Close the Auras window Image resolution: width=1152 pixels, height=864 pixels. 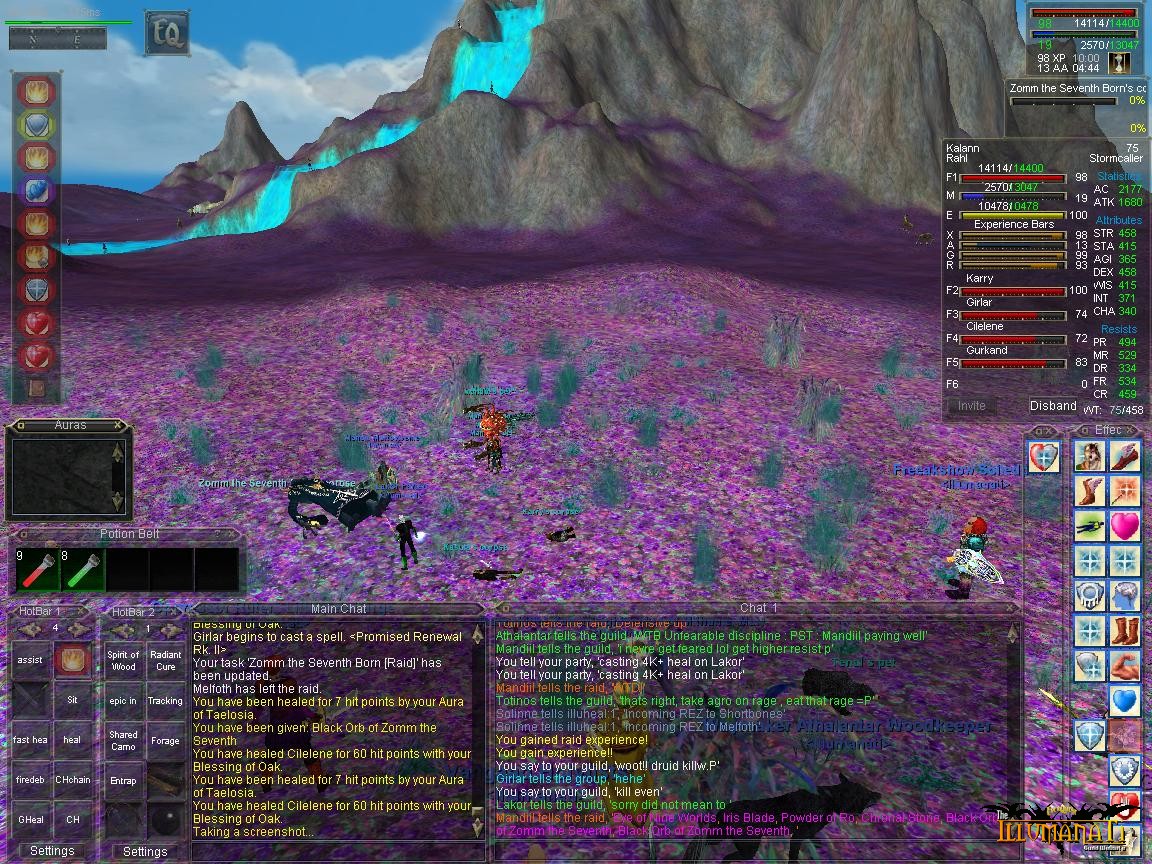pos(118,425)
